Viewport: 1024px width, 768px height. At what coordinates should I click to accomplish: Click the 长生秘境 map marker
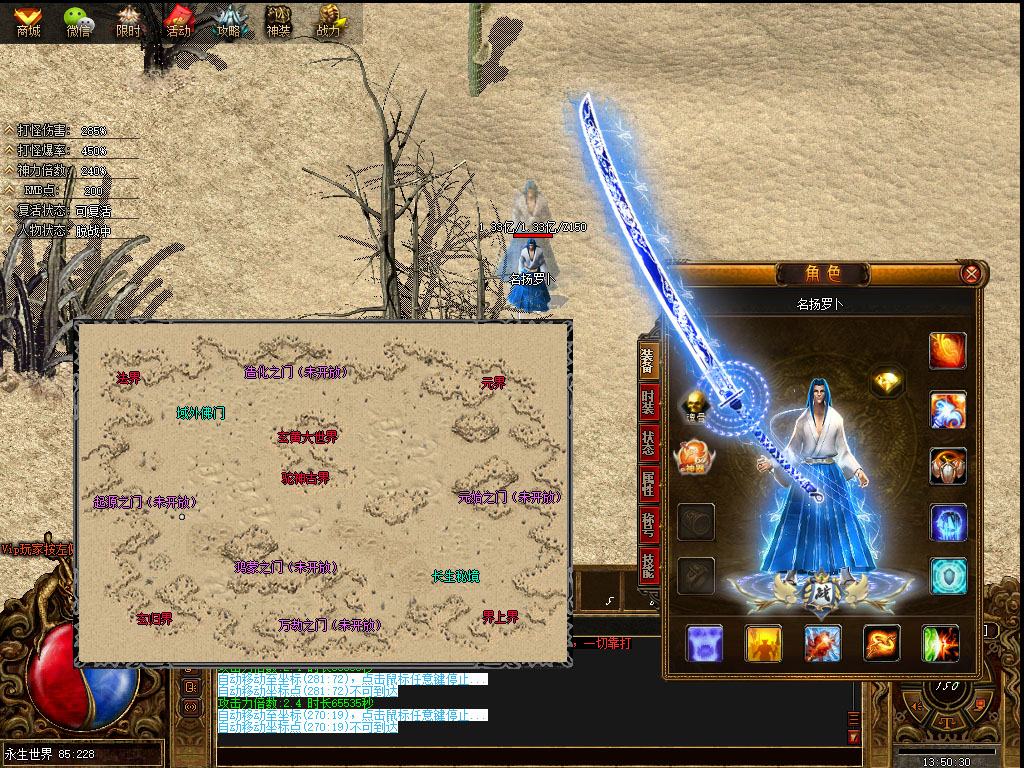[455, 577]
